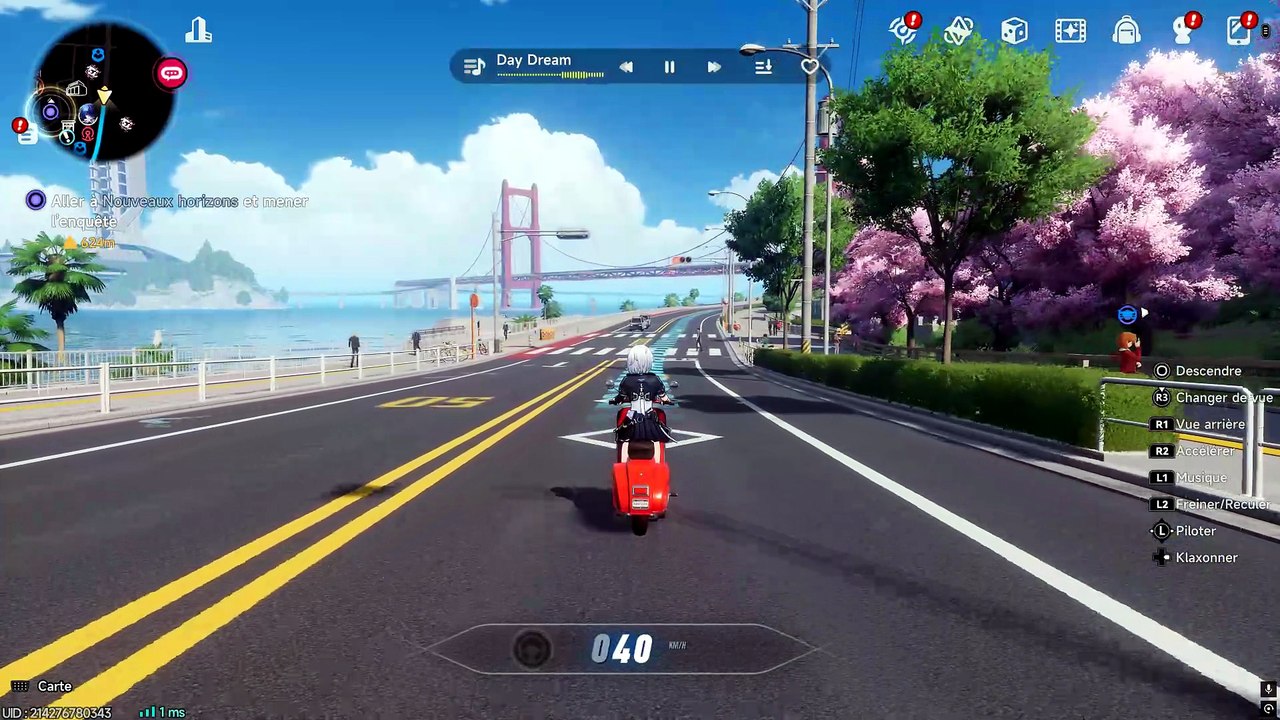Skip back to the previous track
Image resolution: width=1280 pixels, height=720 pixels.
(x=626, y=67)
